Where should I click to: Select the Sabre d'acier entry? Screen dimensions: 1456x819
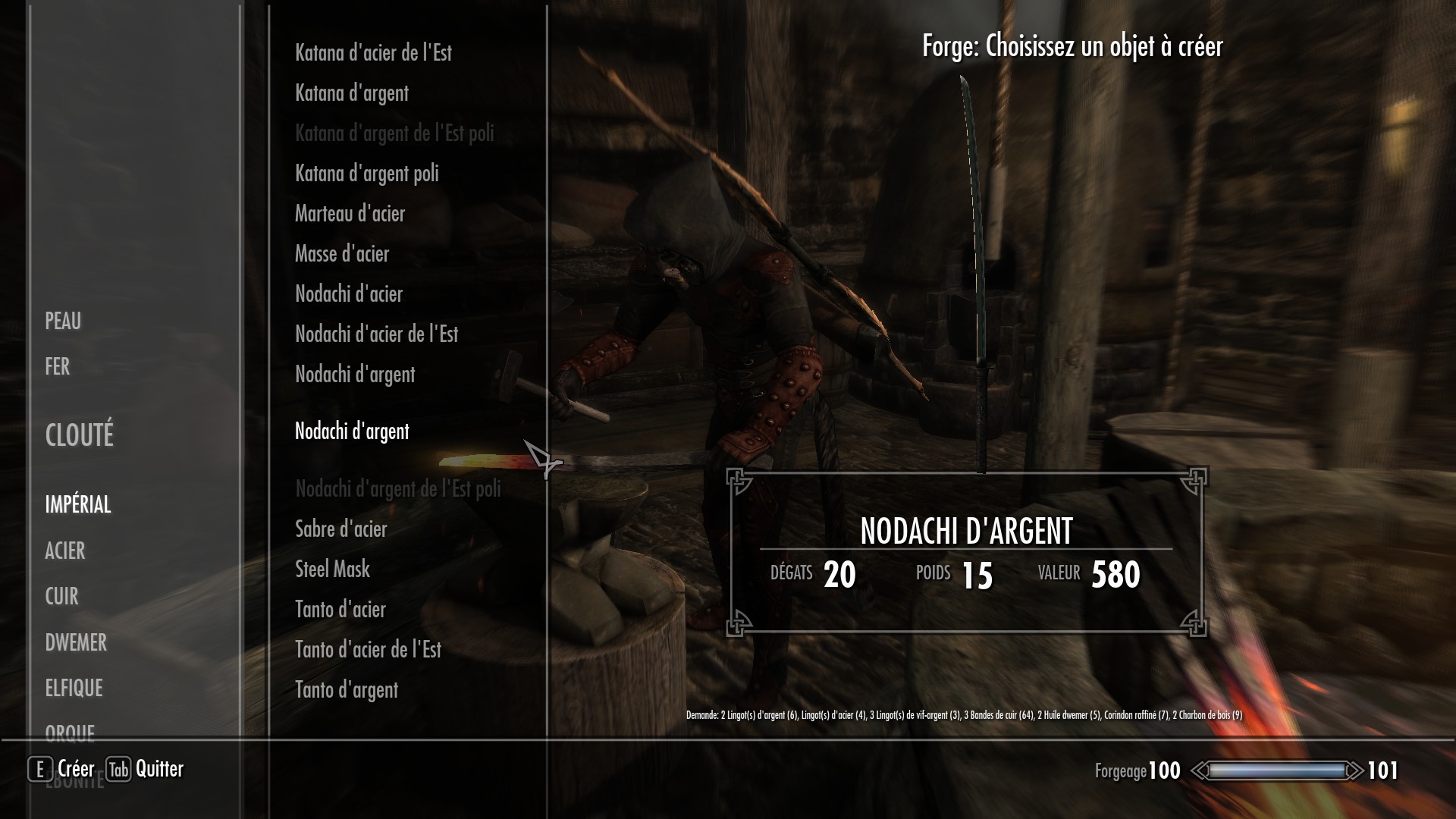(x=341, y=529)
